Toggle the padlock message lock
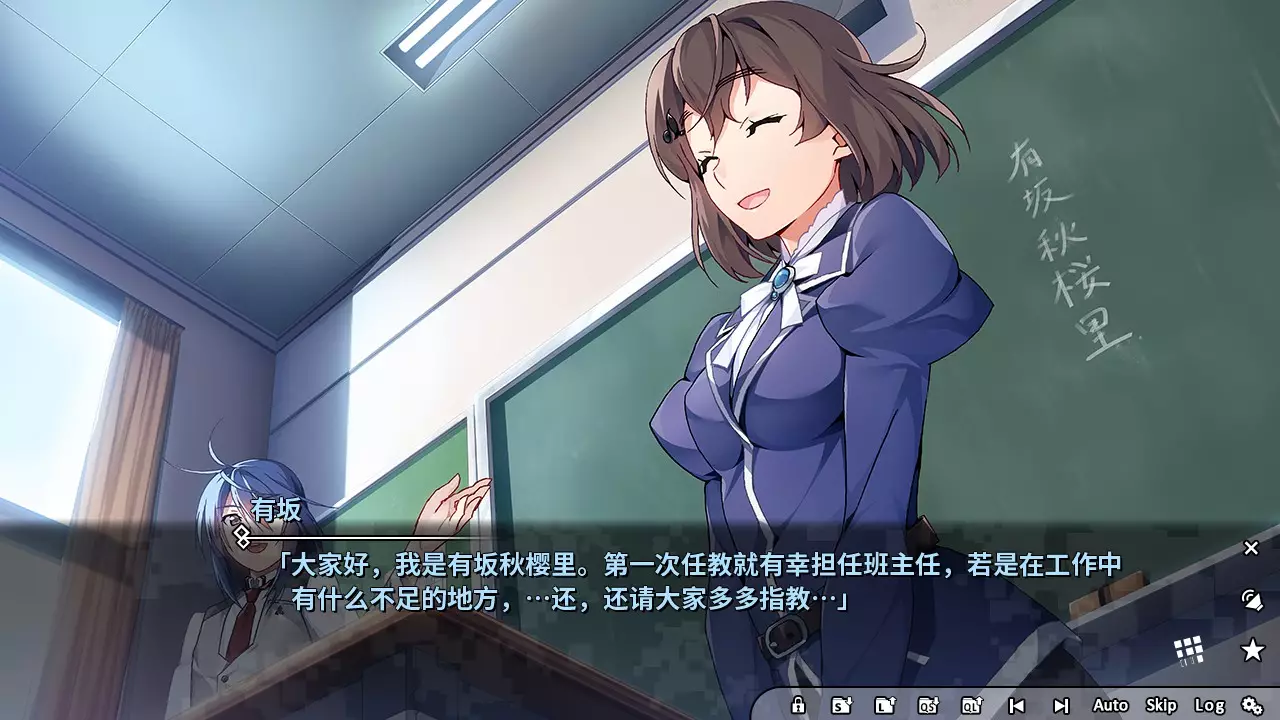 click(799, 704)
